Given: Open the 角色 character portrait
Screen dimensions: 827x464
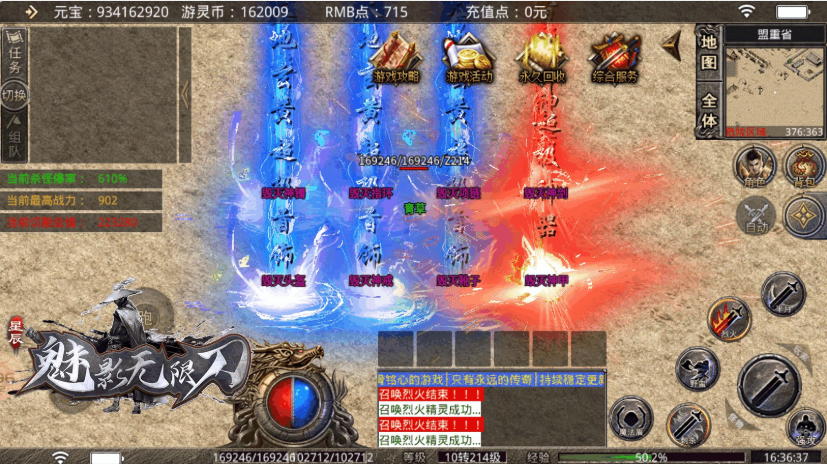Looking at the screenshot, I should [754, 167].
